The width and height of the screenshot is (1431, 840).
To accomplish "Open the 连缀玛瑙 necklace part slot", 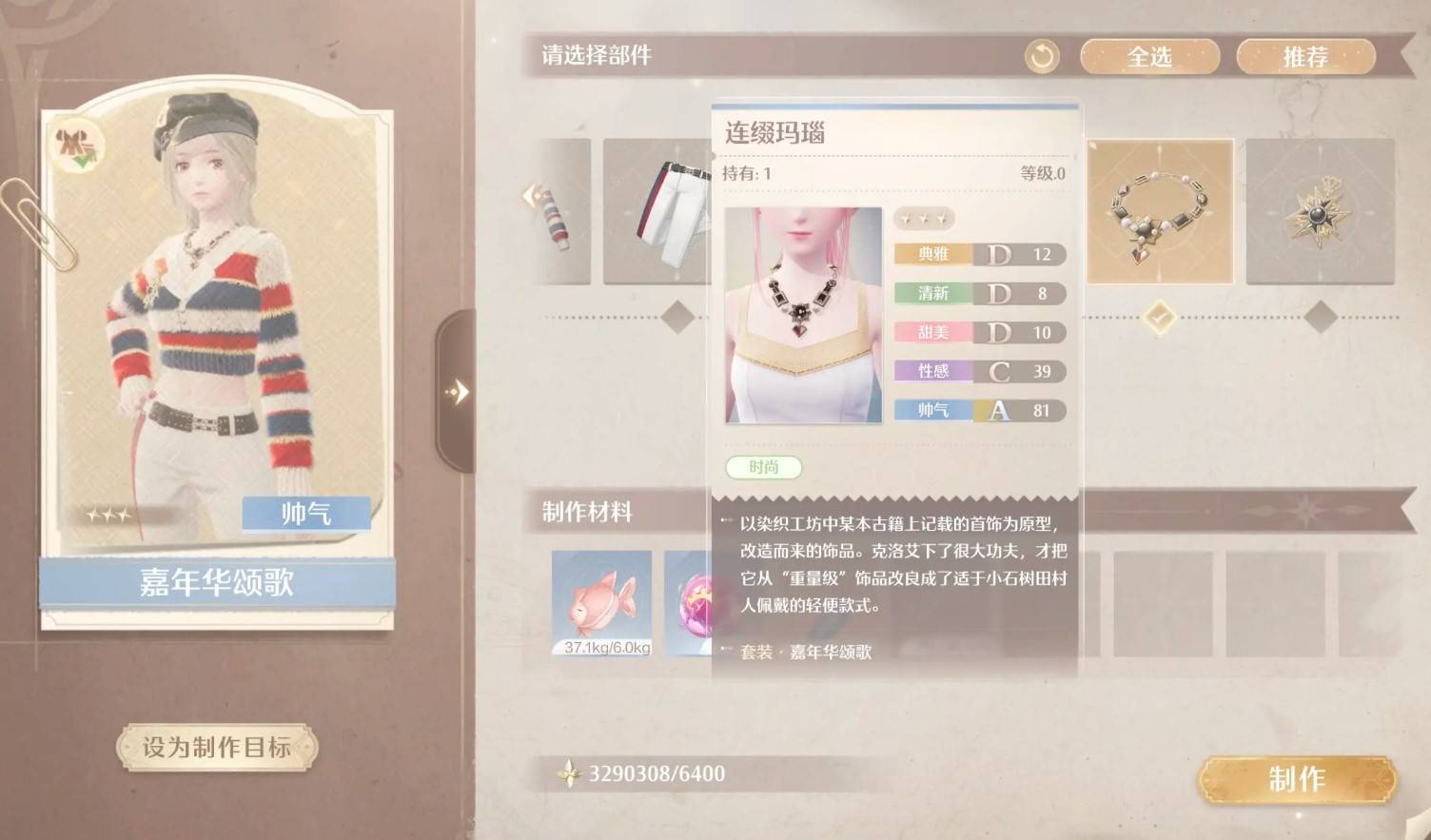I will click(1161, 211).
